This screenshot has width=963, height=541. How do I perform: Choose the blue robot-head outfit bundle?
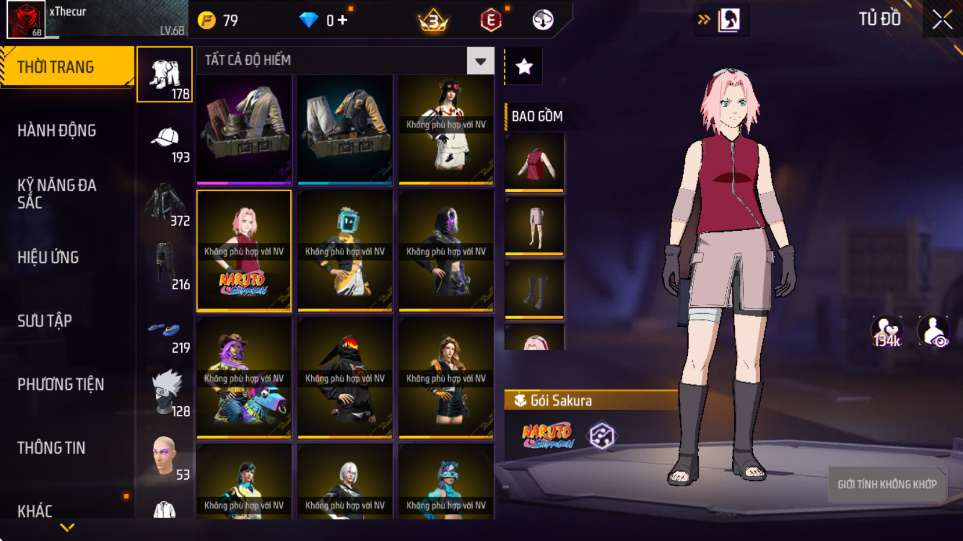pos(345,251)
